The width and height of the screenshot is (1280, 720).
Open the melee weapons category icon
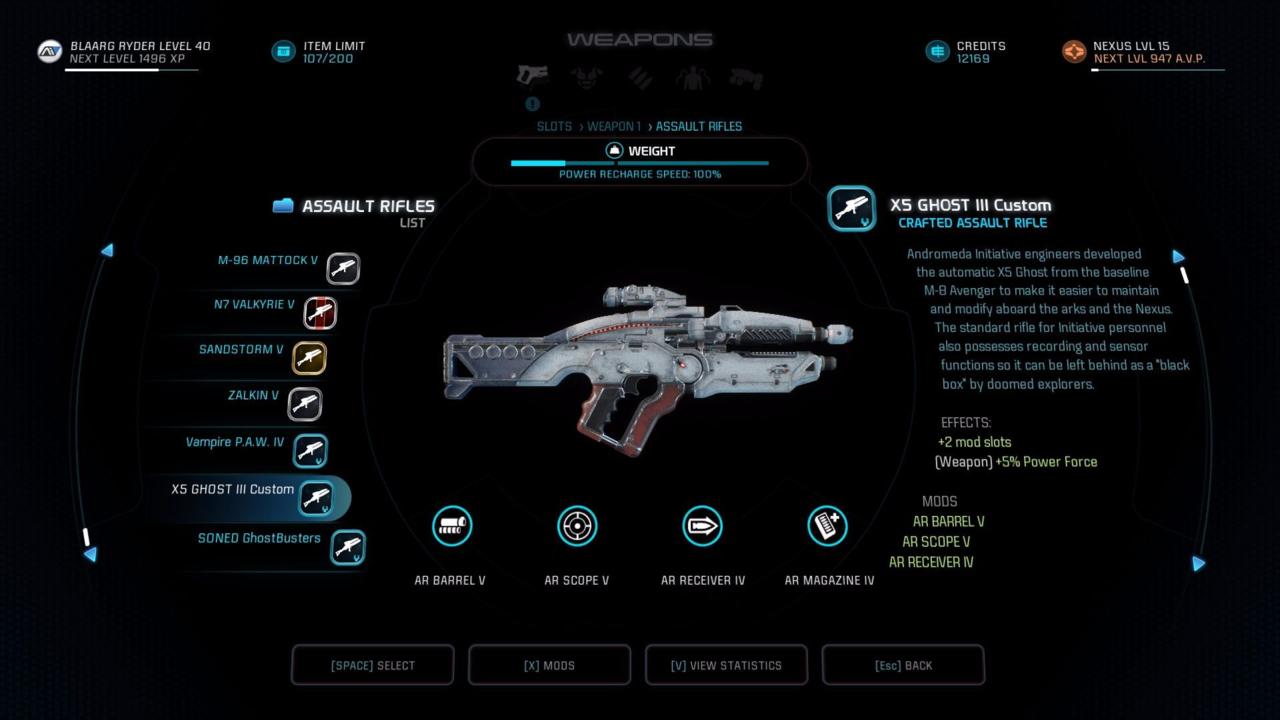click(640, 77)
